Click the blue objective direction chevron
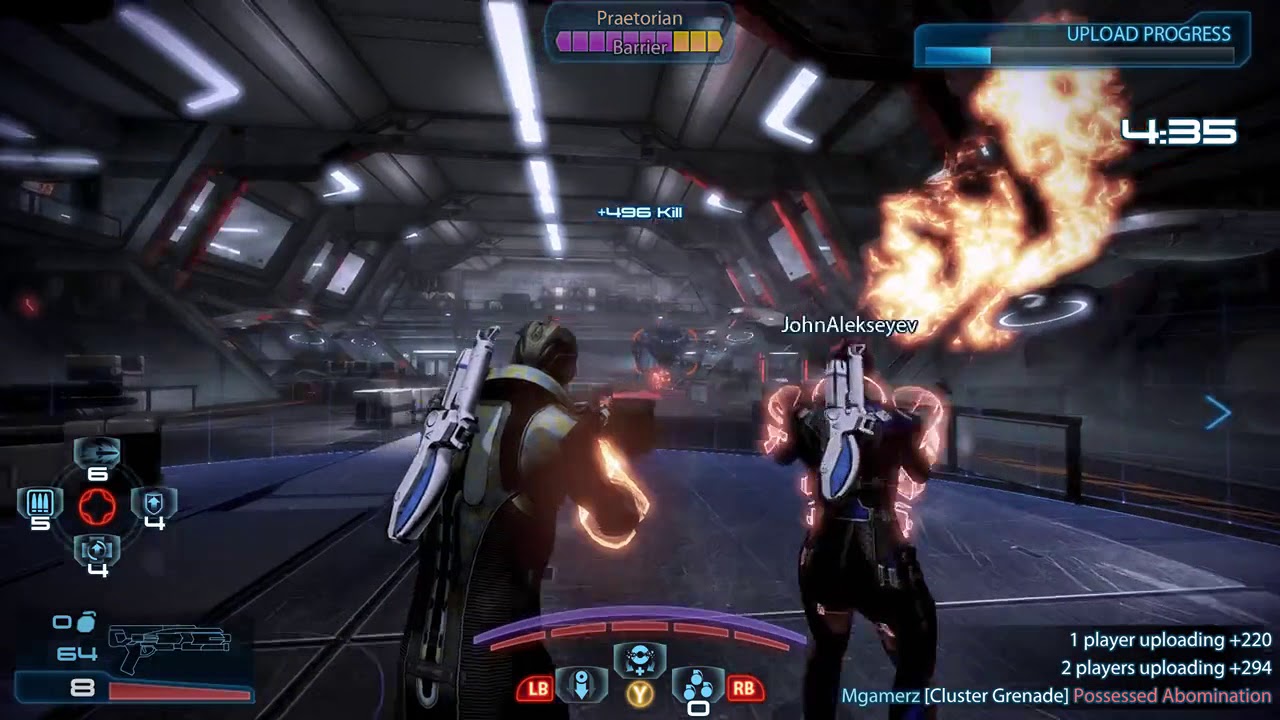1280x720 pixels. point(1217,412)
